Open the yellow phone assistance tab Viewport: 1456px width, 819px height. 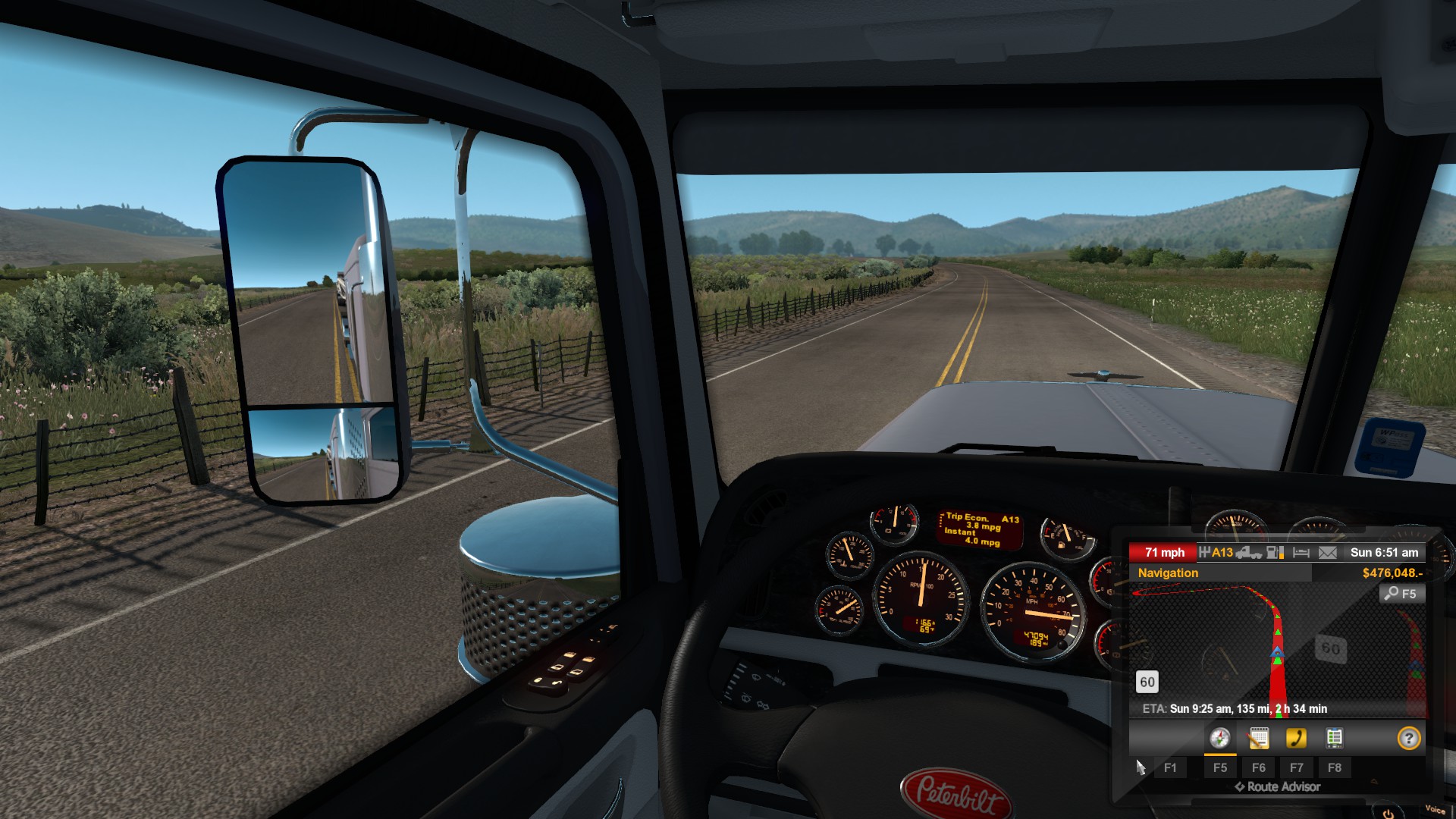click(x=1296, y=738)
